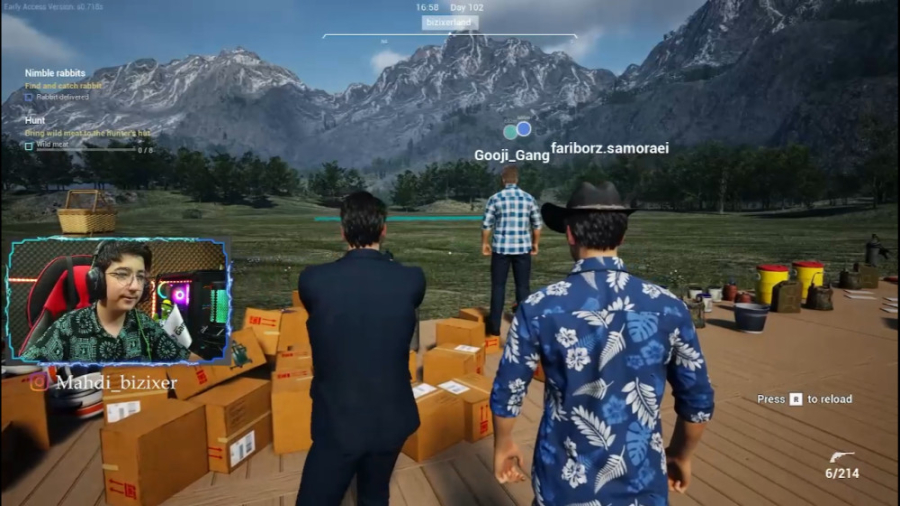Image resolution: width=900 pixels, height=506 pixels.
Task: Tick the Wild meat objective checkbox
Action: (29, 145)
